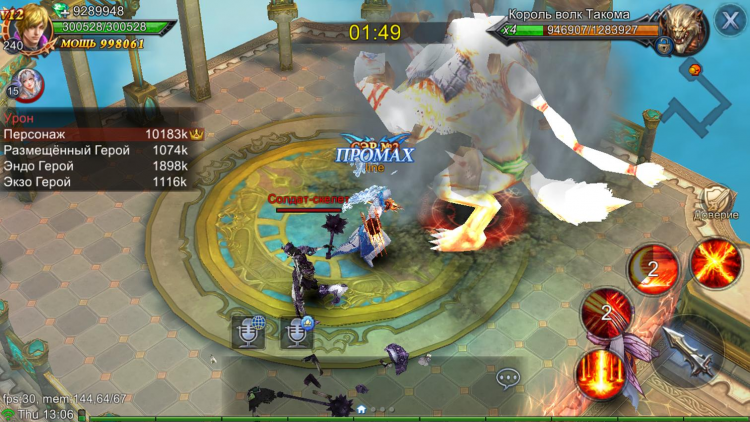Select the Персонаж row in damage list
This screenshot has height=422, width=750.
(x=102, y=134)
